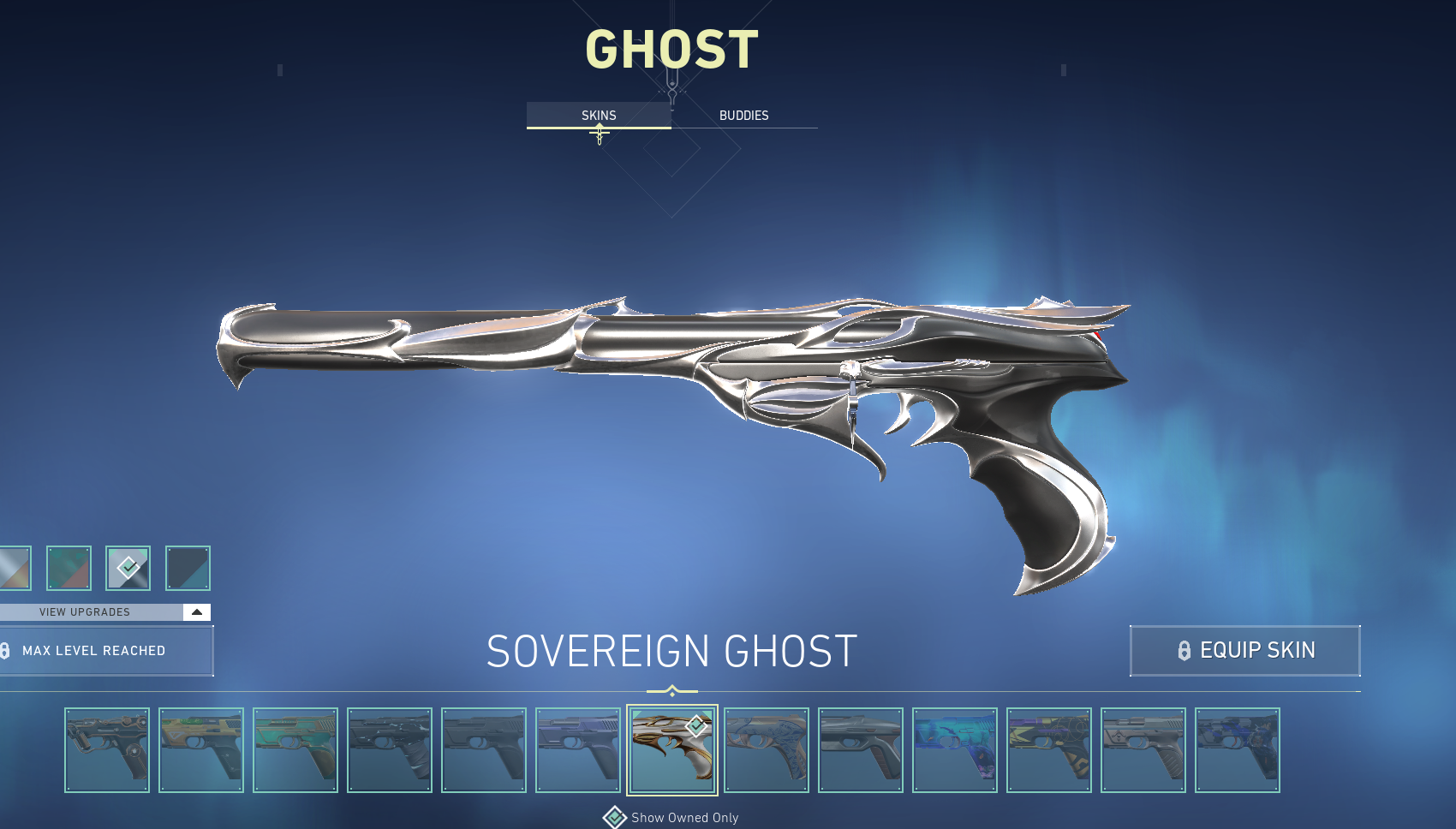The height and width of the screenshot is (829, 1456).
Task: Click the Max Level Reached button
Action: click(104, 651)
